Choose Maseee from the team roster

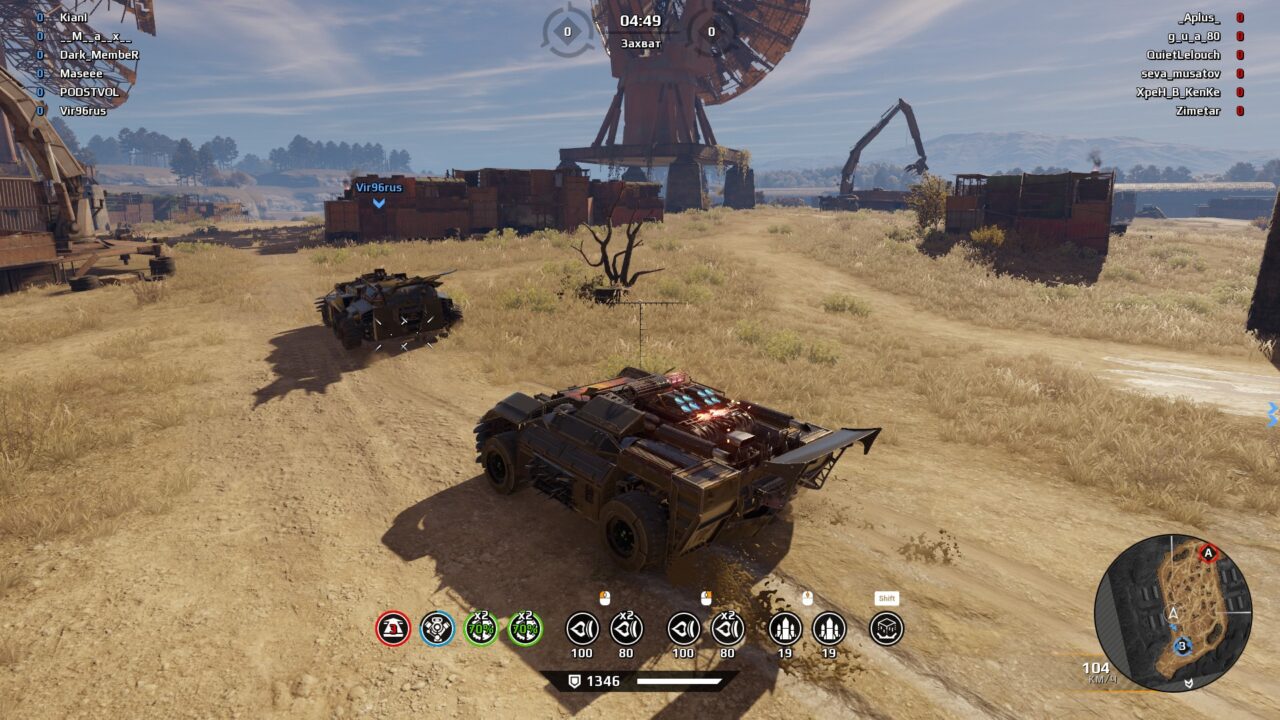coord(81,73)
